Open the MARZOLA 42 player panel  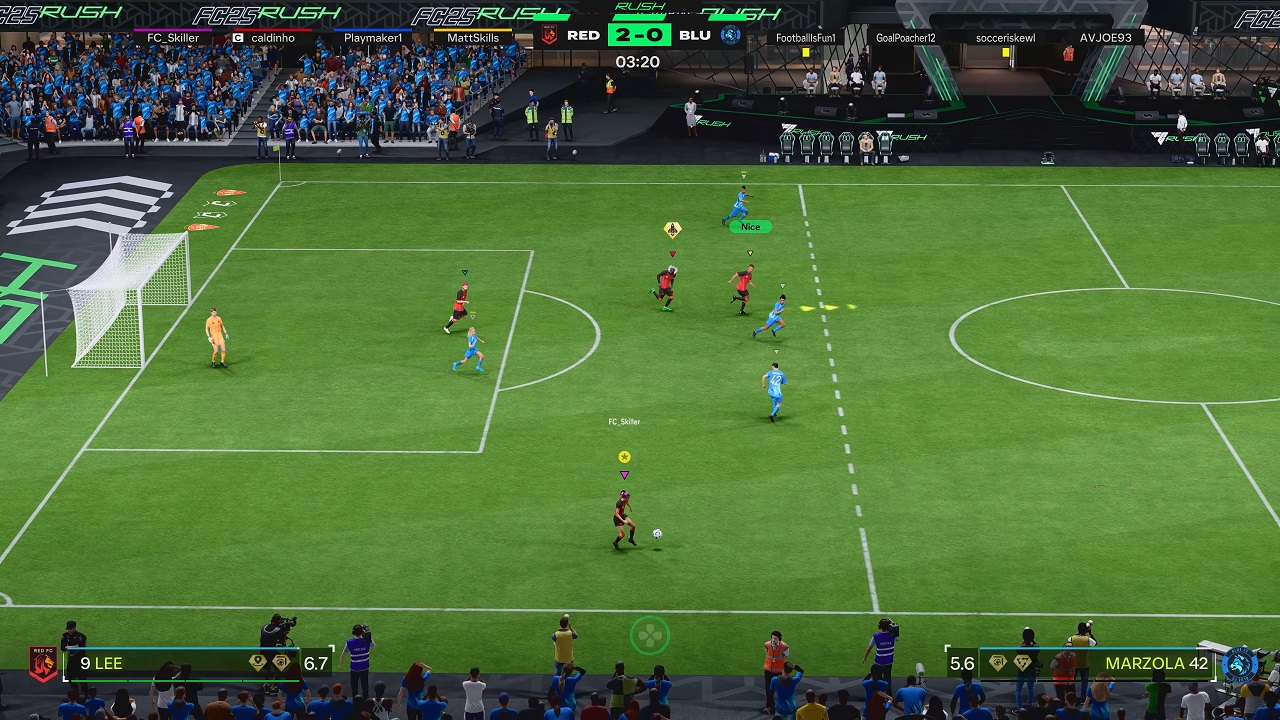[x=1098, y=663]
